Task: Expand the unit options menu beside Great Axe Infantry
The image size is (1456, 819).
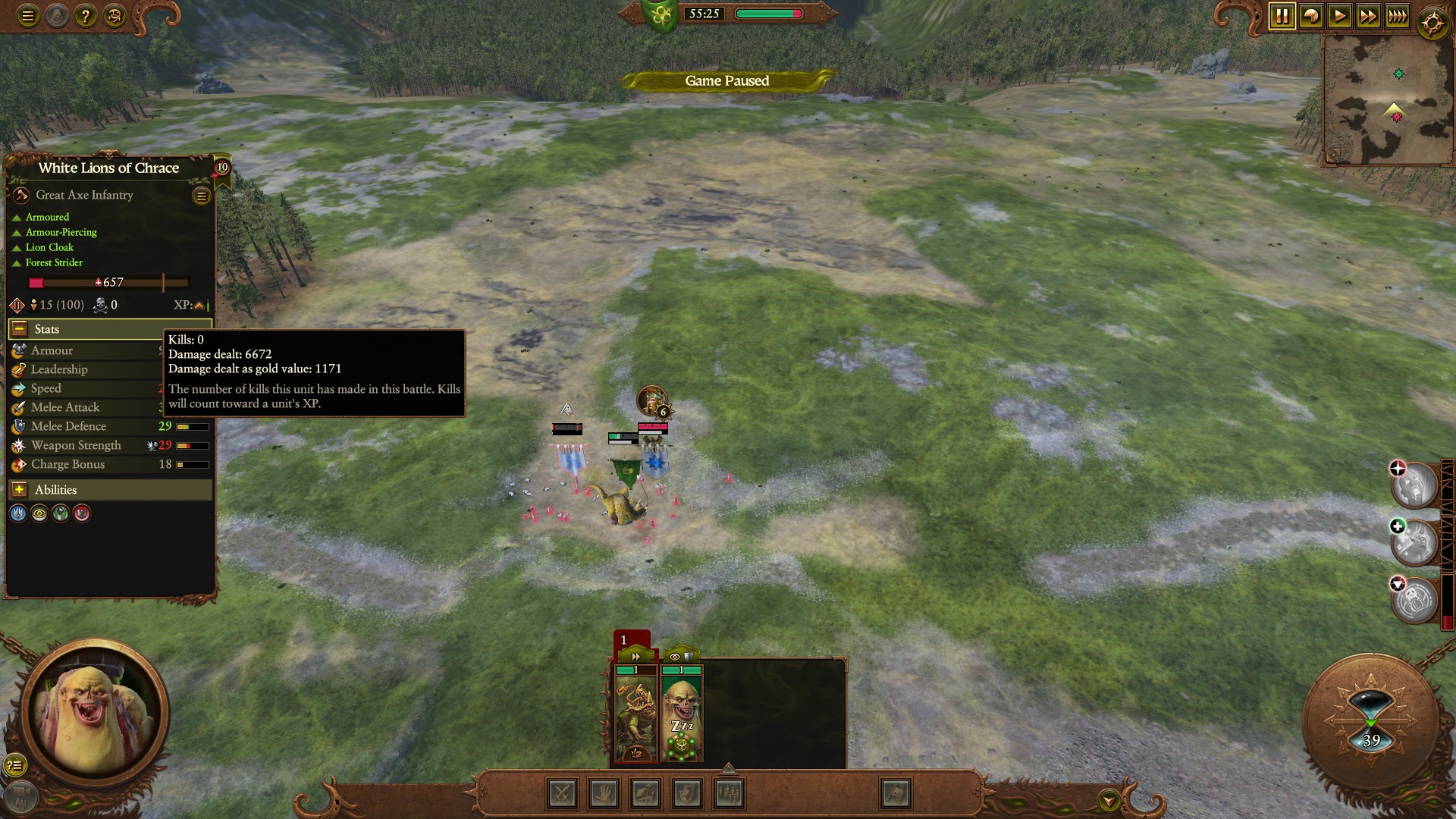Action: tap(201, 196)
